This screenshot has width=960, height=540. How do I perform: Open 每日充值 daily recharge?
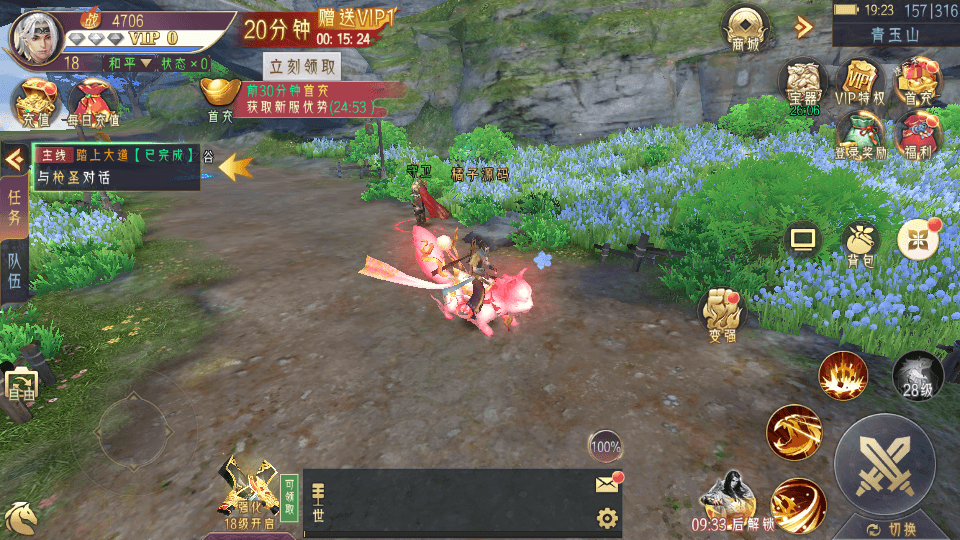[x=93, y=101]
